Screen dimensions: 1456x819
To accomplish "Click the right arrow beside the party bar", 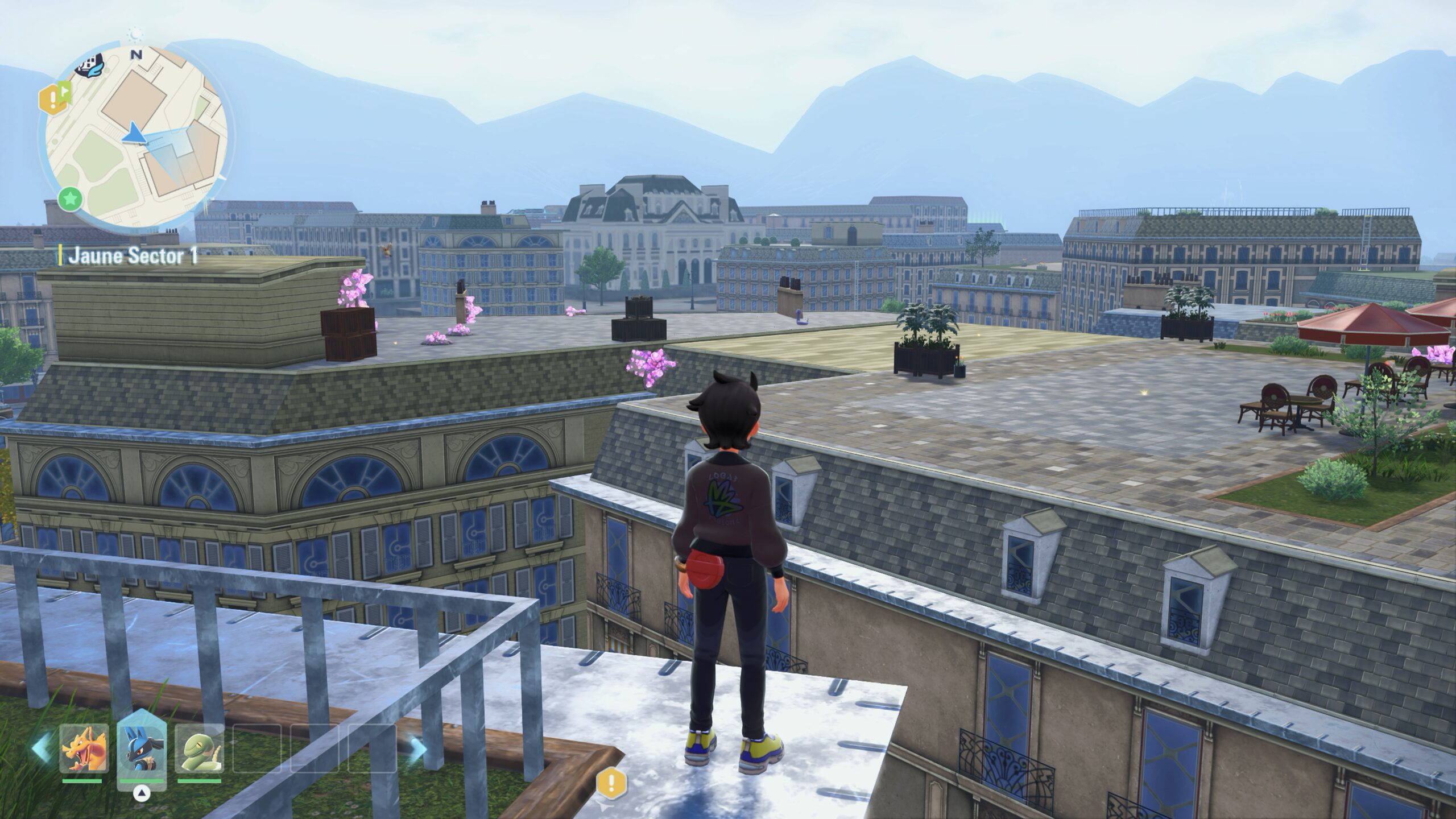I will tap(417, 748).
